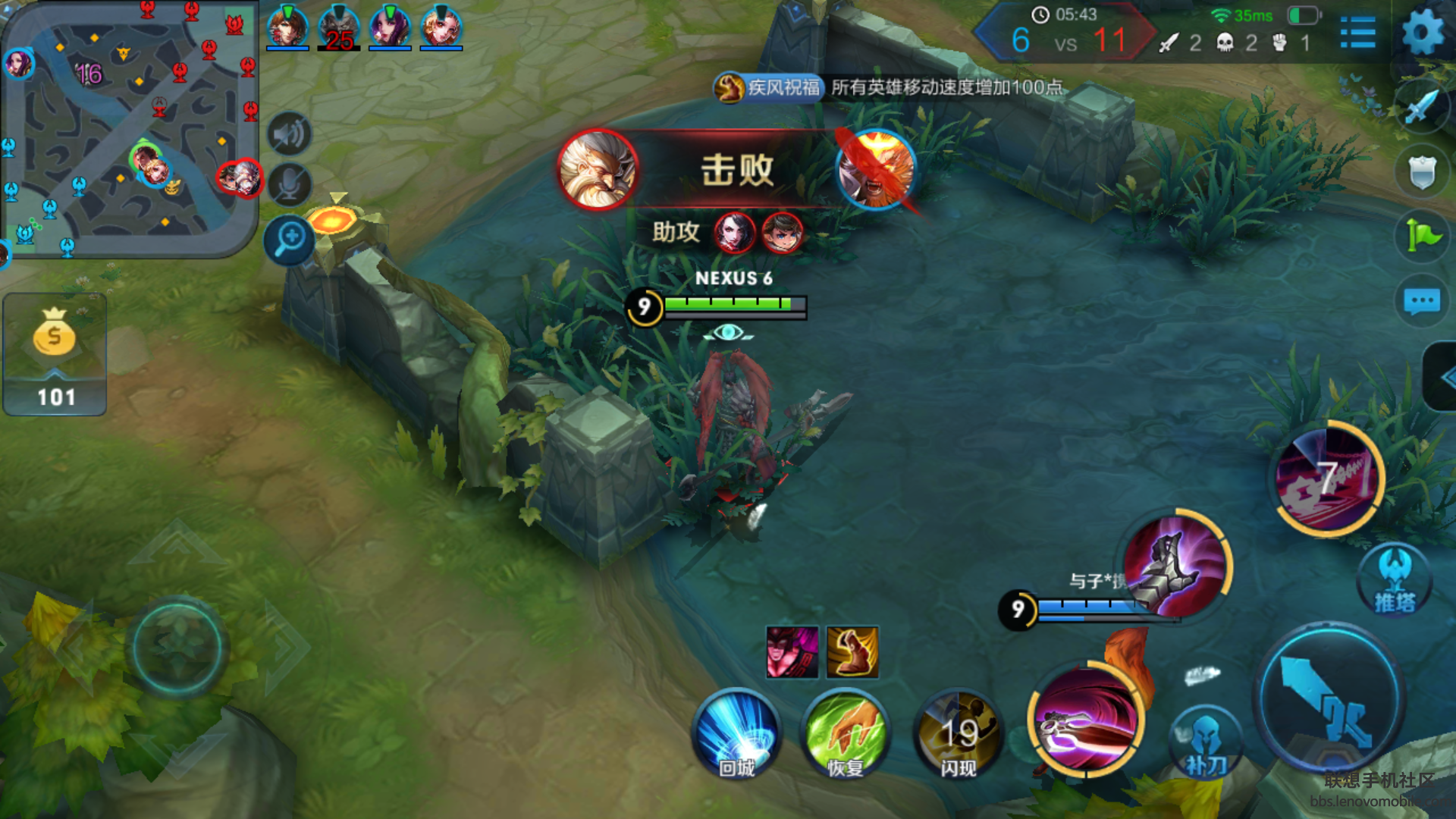Viewport: 1456px width, 819px height.
Task: Use the 恢复 healing spell
Action: [846, 734]
